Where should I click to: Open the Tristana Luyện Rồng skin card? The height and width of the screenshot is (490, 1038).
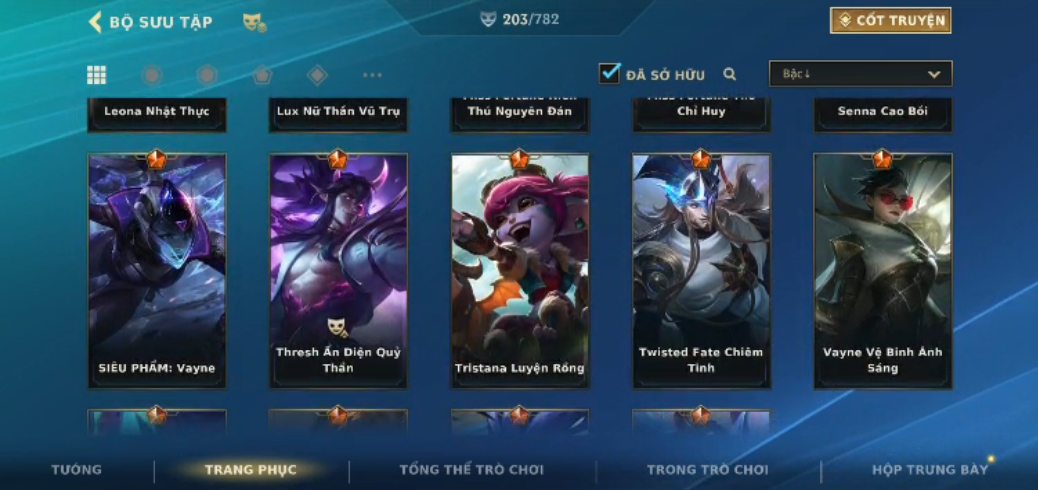tap(520, 270)
